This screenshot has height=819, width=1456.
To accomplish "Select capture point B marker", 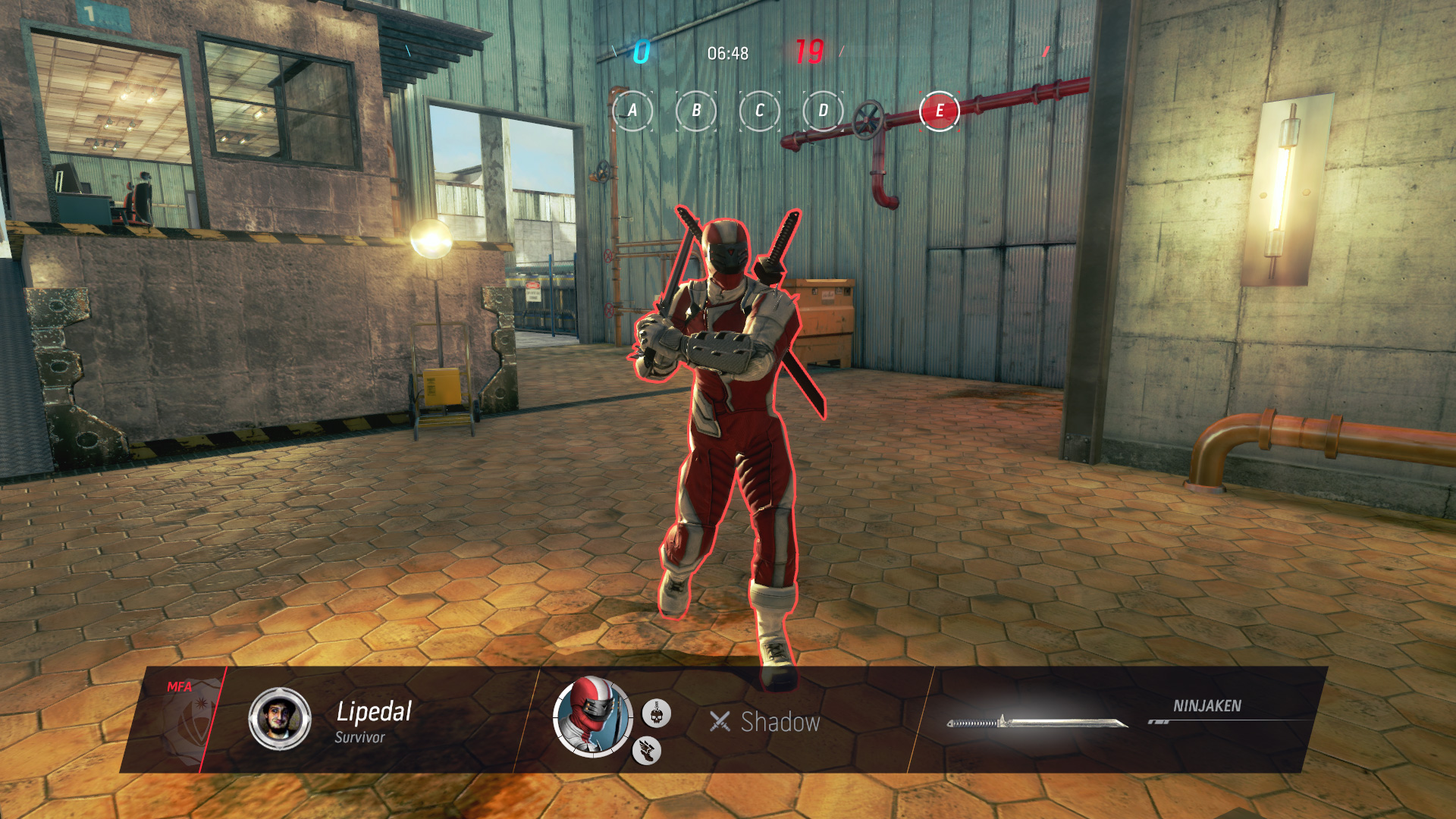I will pos(696,111).
